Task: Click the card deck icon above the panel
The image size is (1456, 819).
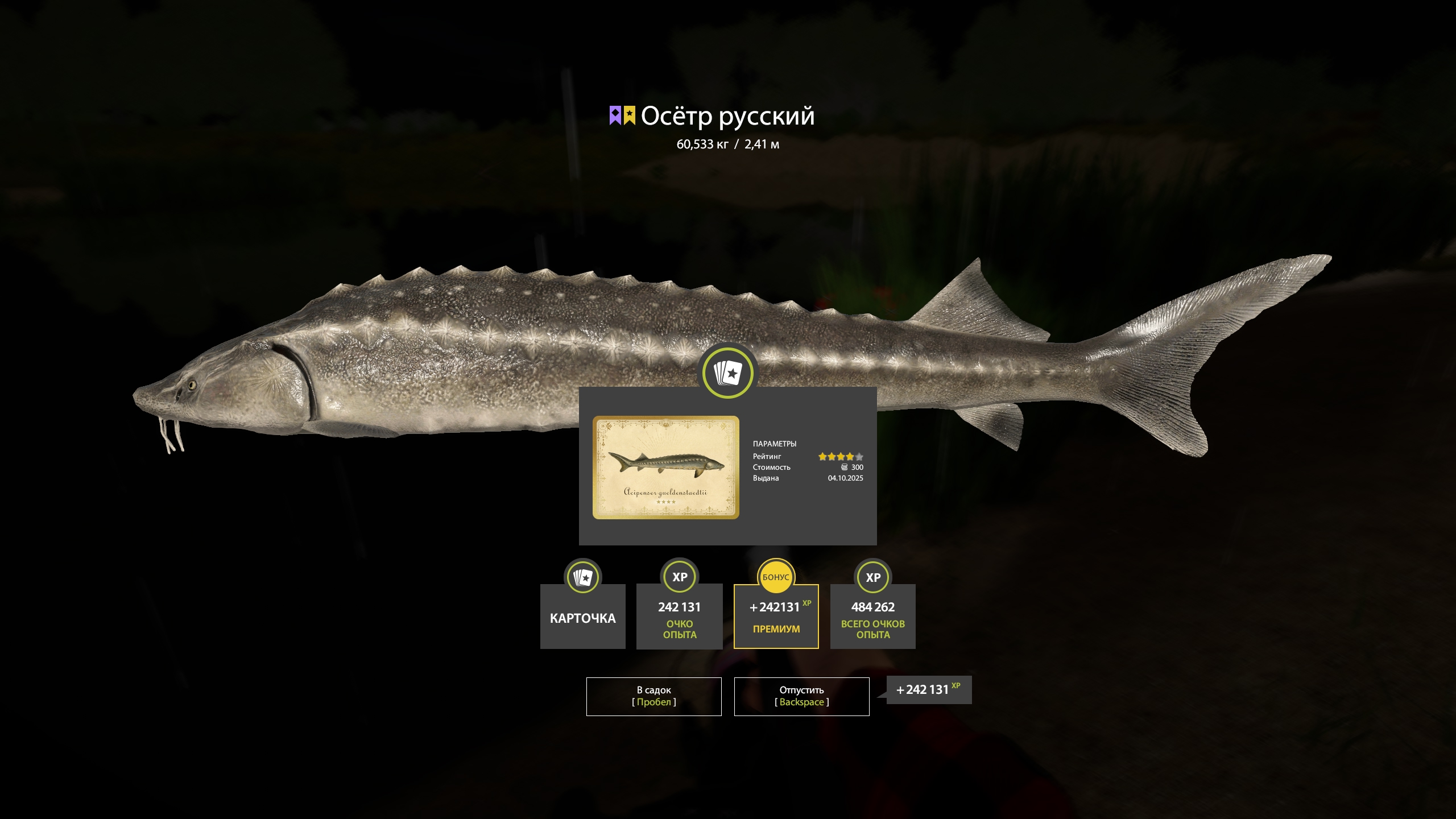Action: point(727,373)
